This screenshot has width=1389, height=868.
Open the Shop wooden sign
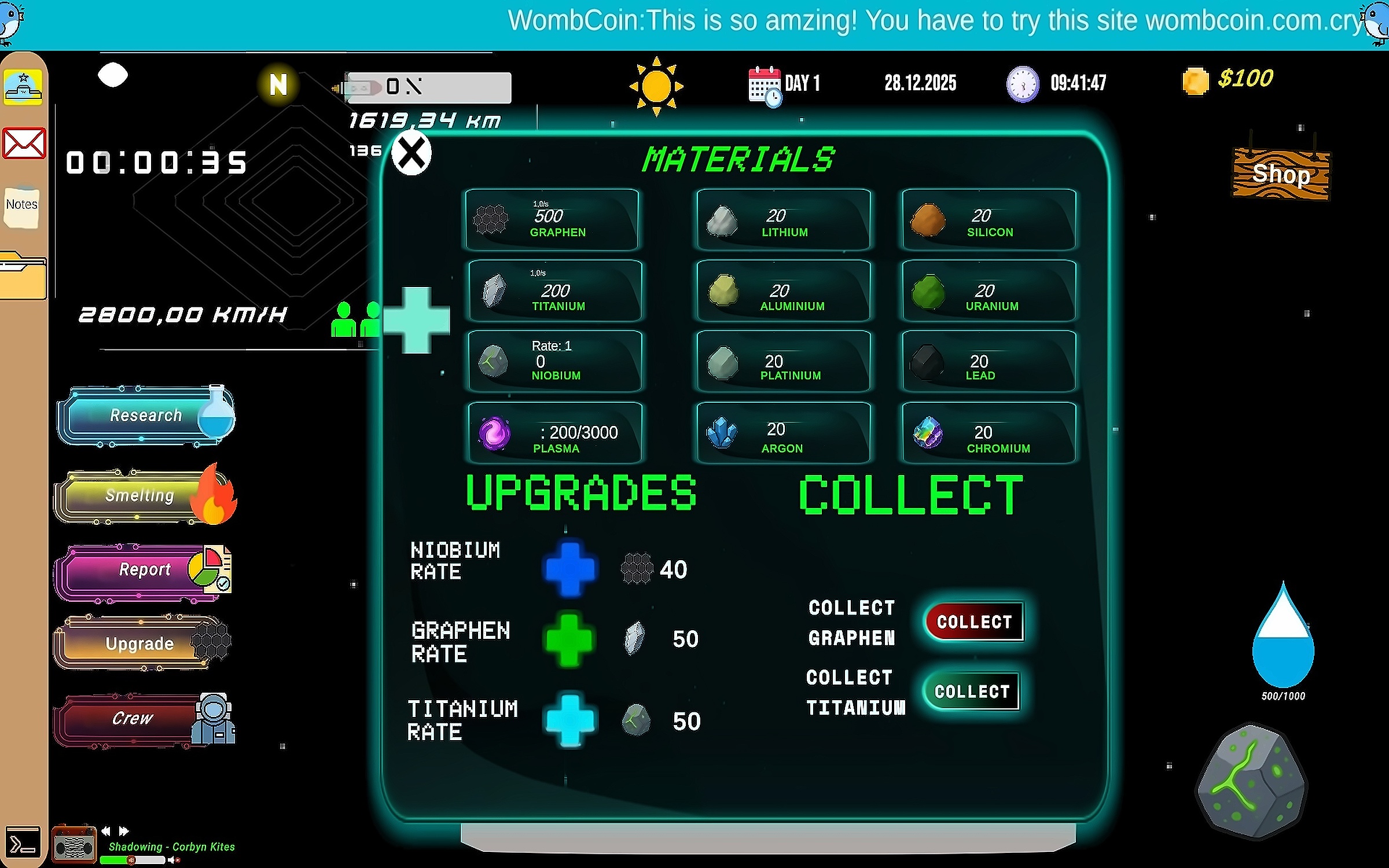click(1281, 175)
